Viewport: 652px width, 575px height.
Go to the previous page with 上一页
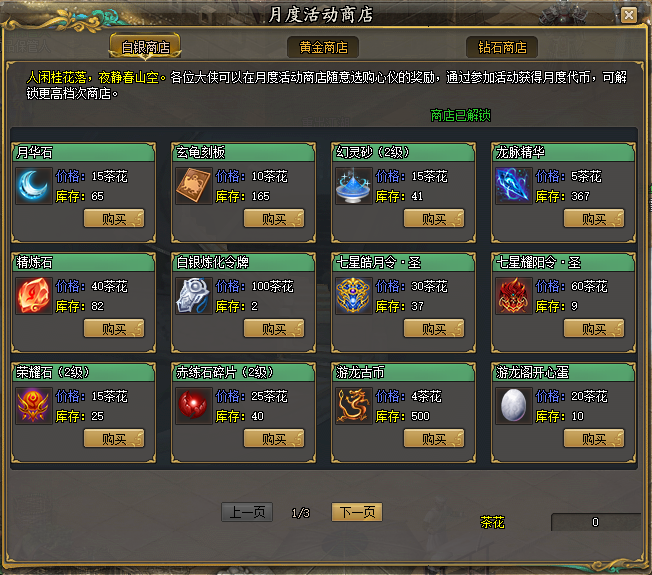[x=247, y=512]
